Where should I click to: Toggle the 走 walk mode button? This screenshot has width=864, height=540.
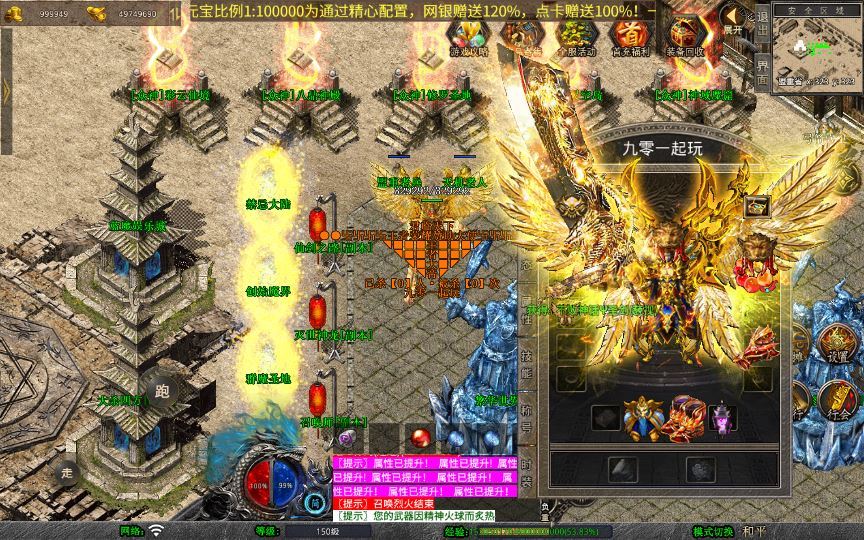pos(68,473)
